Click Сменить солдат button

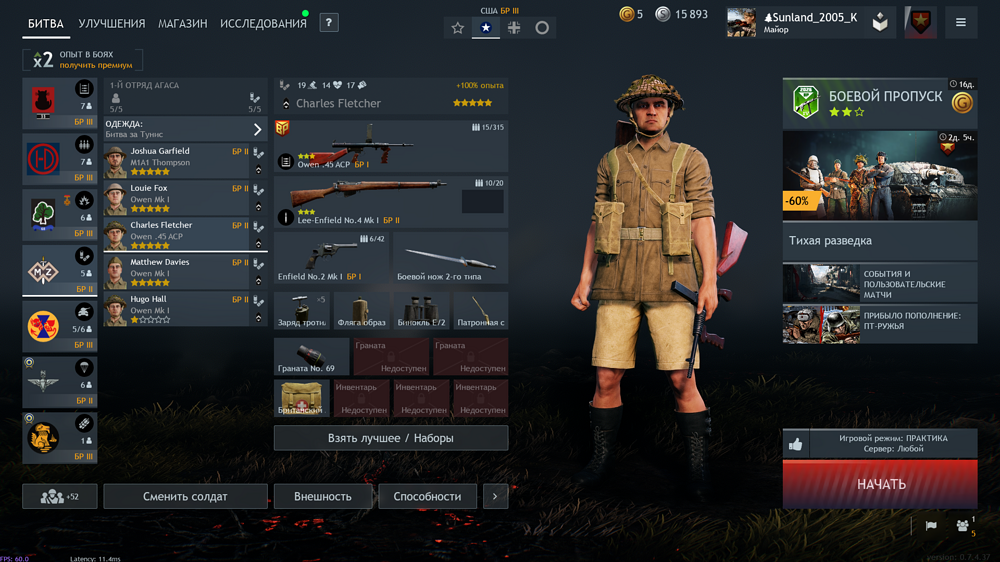click(x=185, y=496)
